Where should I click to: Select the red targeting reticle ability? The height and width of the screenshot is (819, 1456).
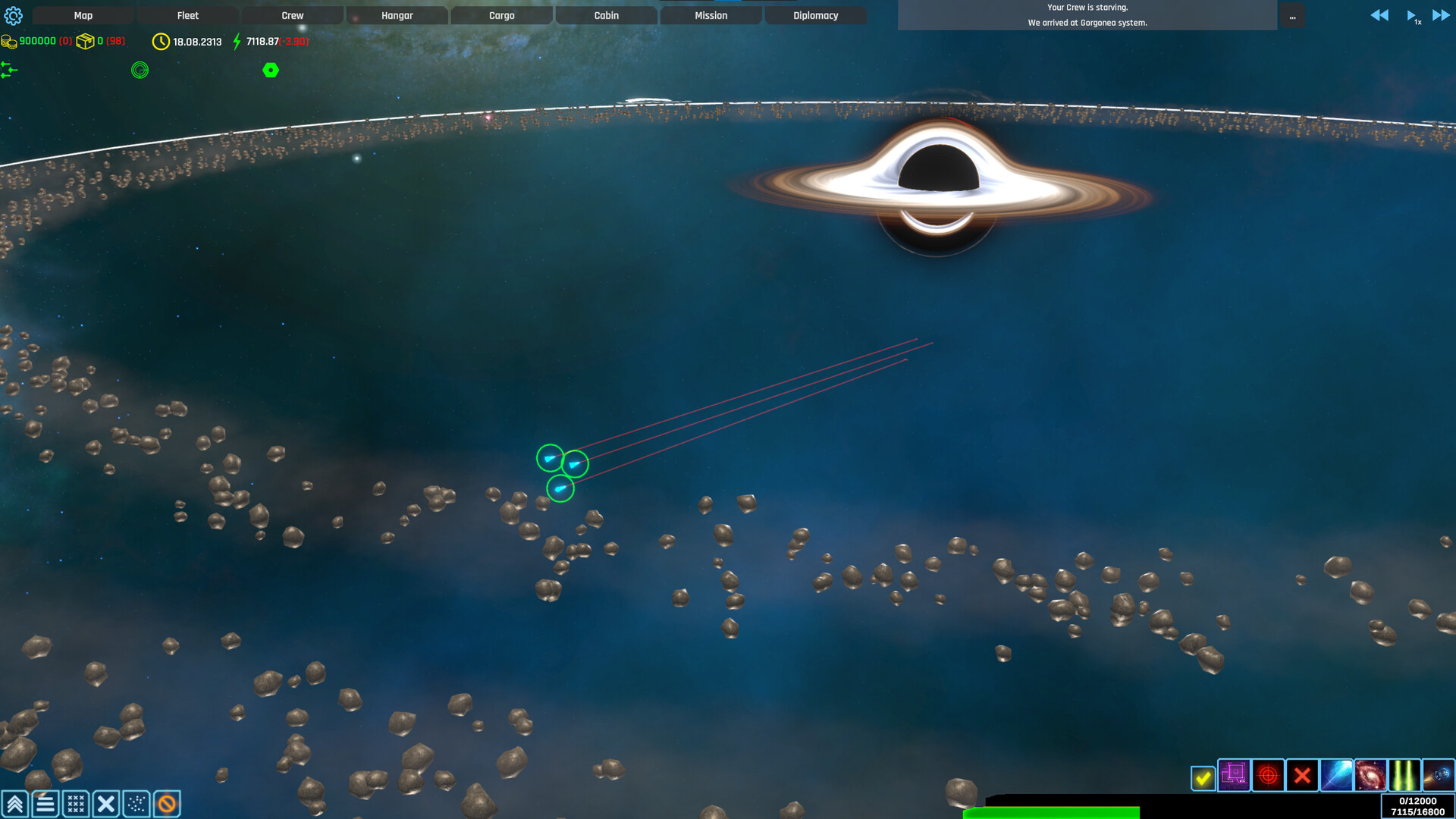[x=1268, y=776]
